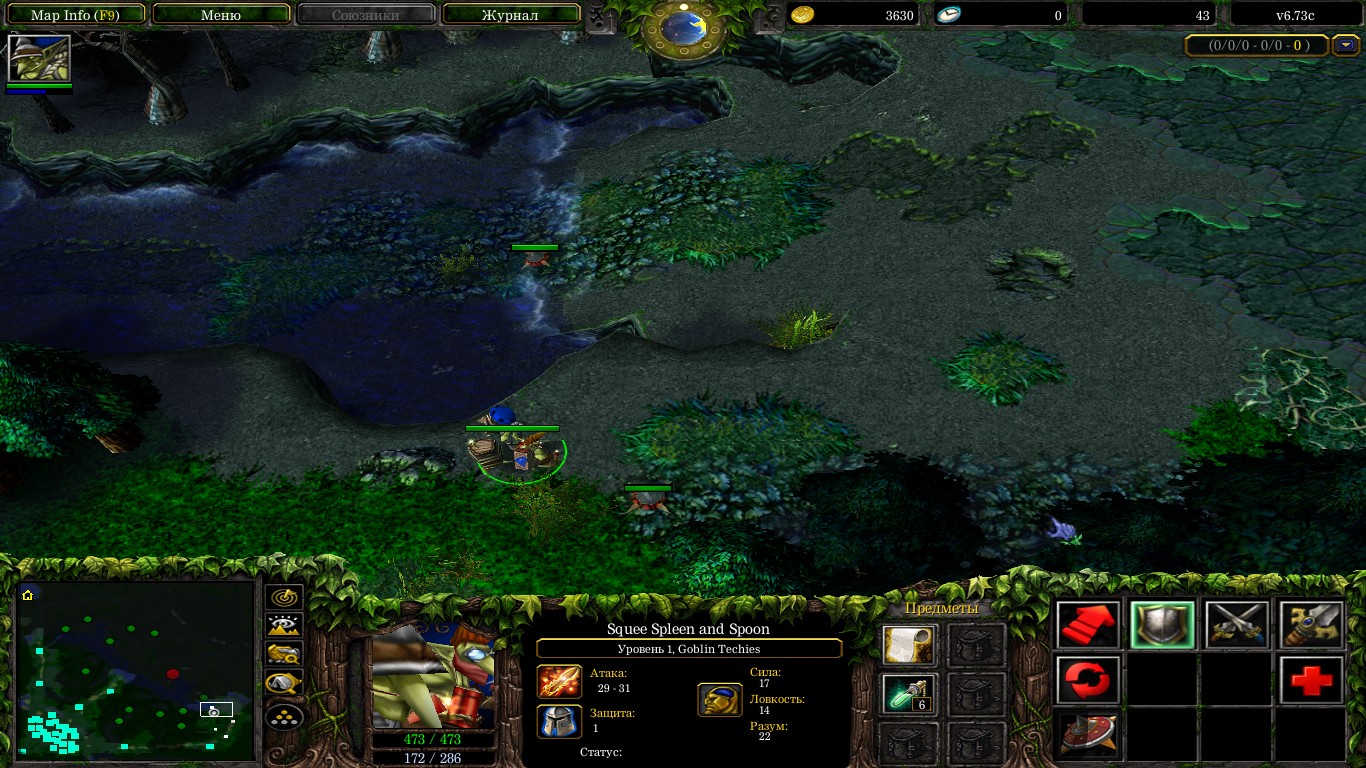Open hero abilities with the red cross
Screen dimensions: 1366x768
[x=1311, y=680]
